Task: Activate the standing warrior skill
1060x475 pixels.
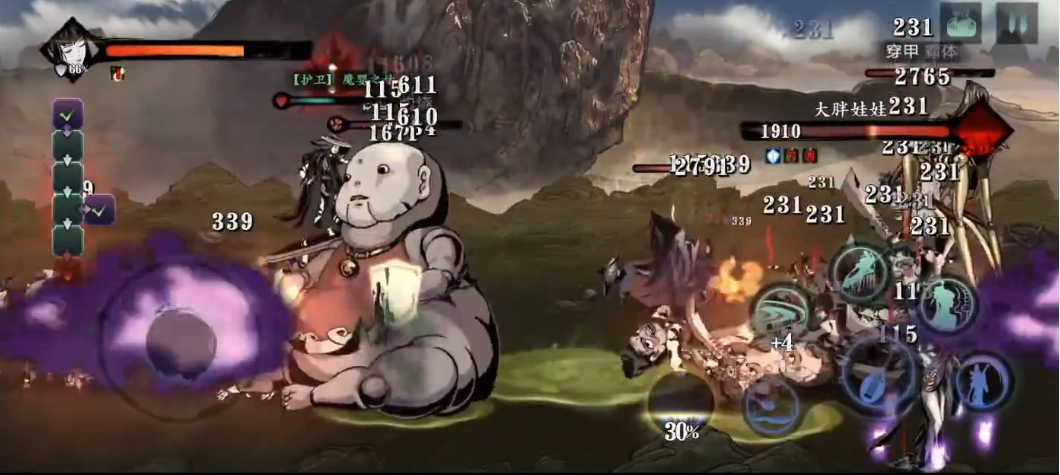Action: [983, 383]
